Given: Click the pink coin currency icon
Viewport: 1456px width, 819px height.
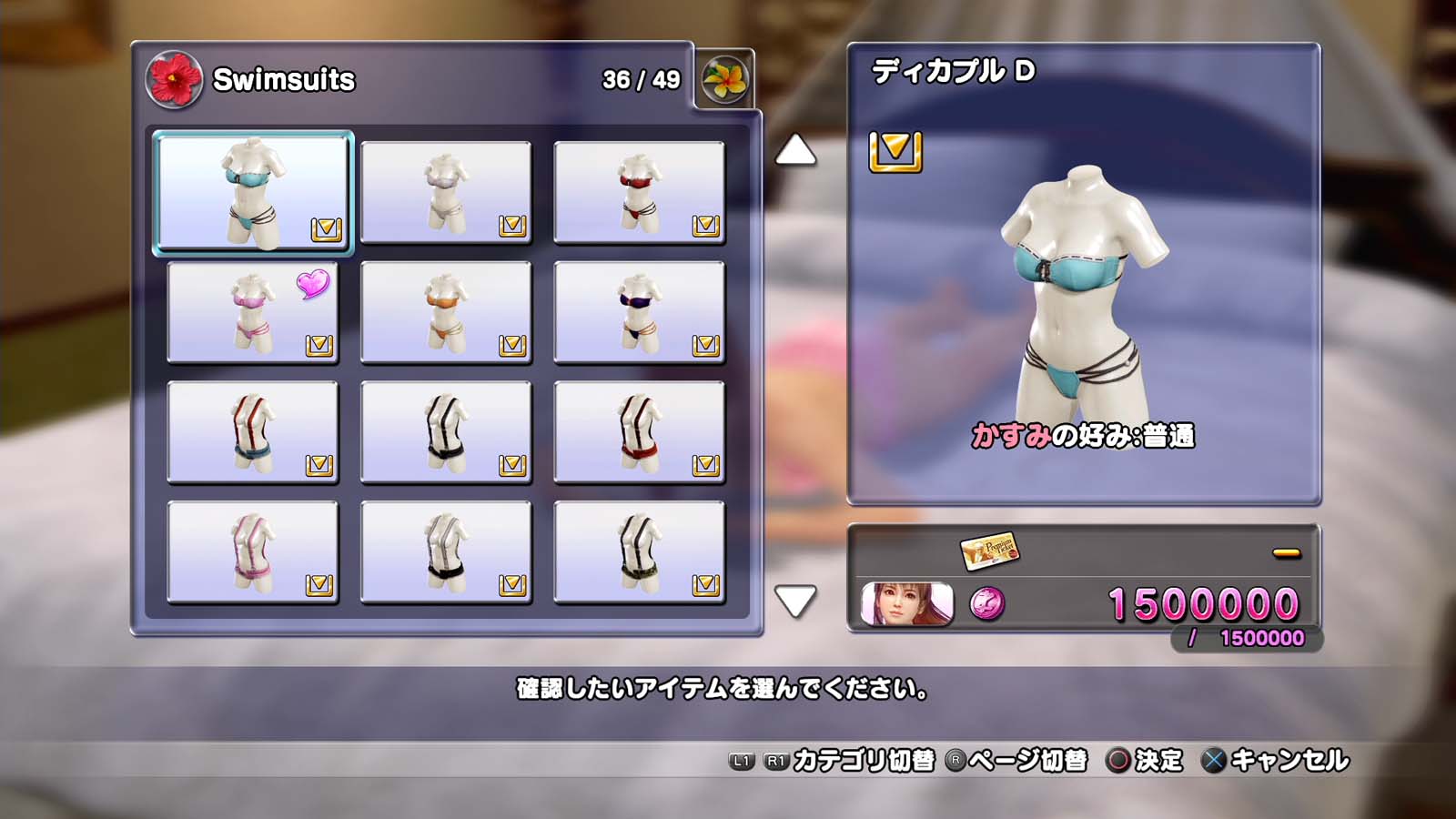Looking at the screenshot, I should (987, 603).
